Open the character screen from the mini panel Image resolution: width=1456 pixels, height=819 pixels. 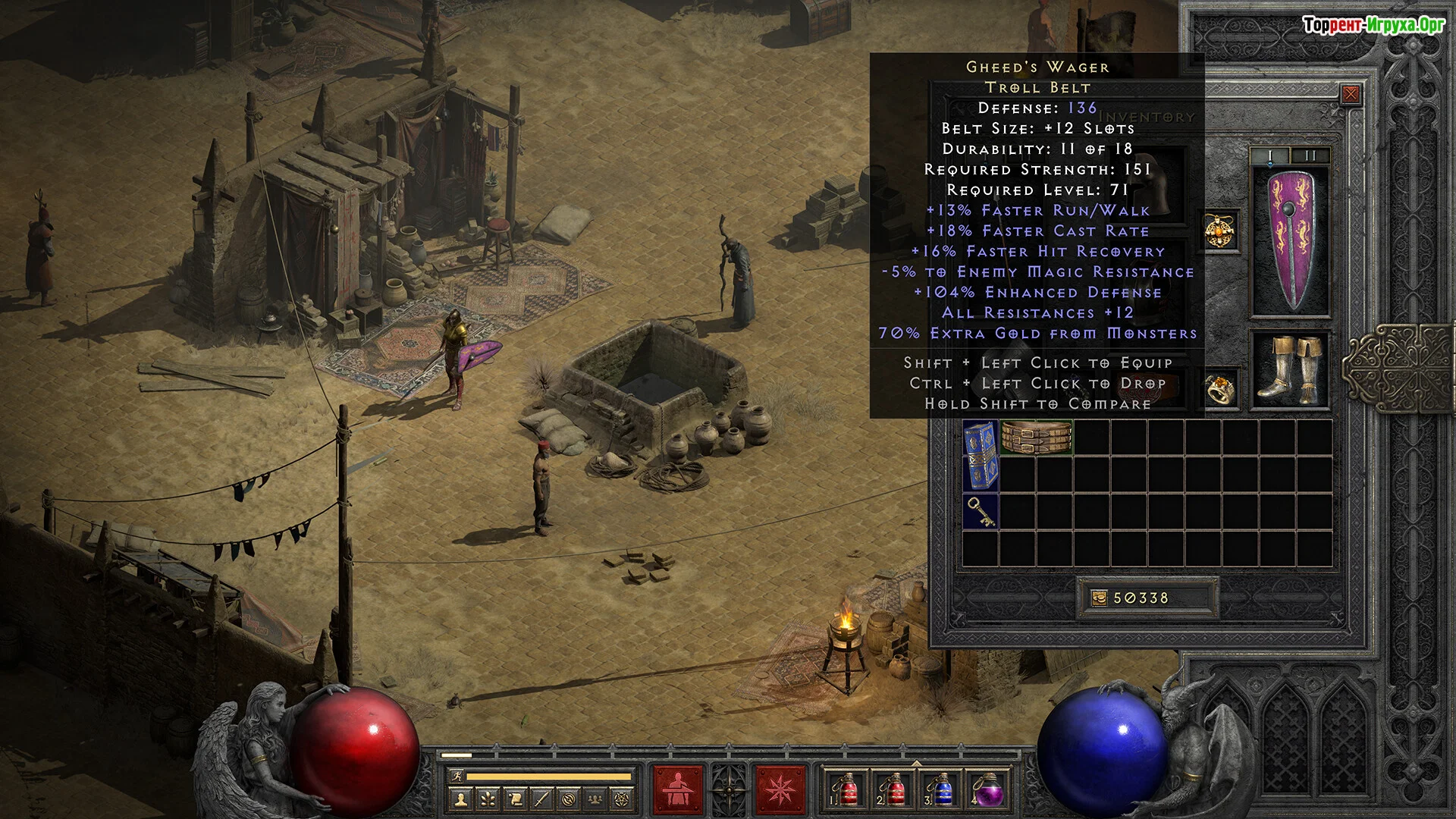[460, 799]
